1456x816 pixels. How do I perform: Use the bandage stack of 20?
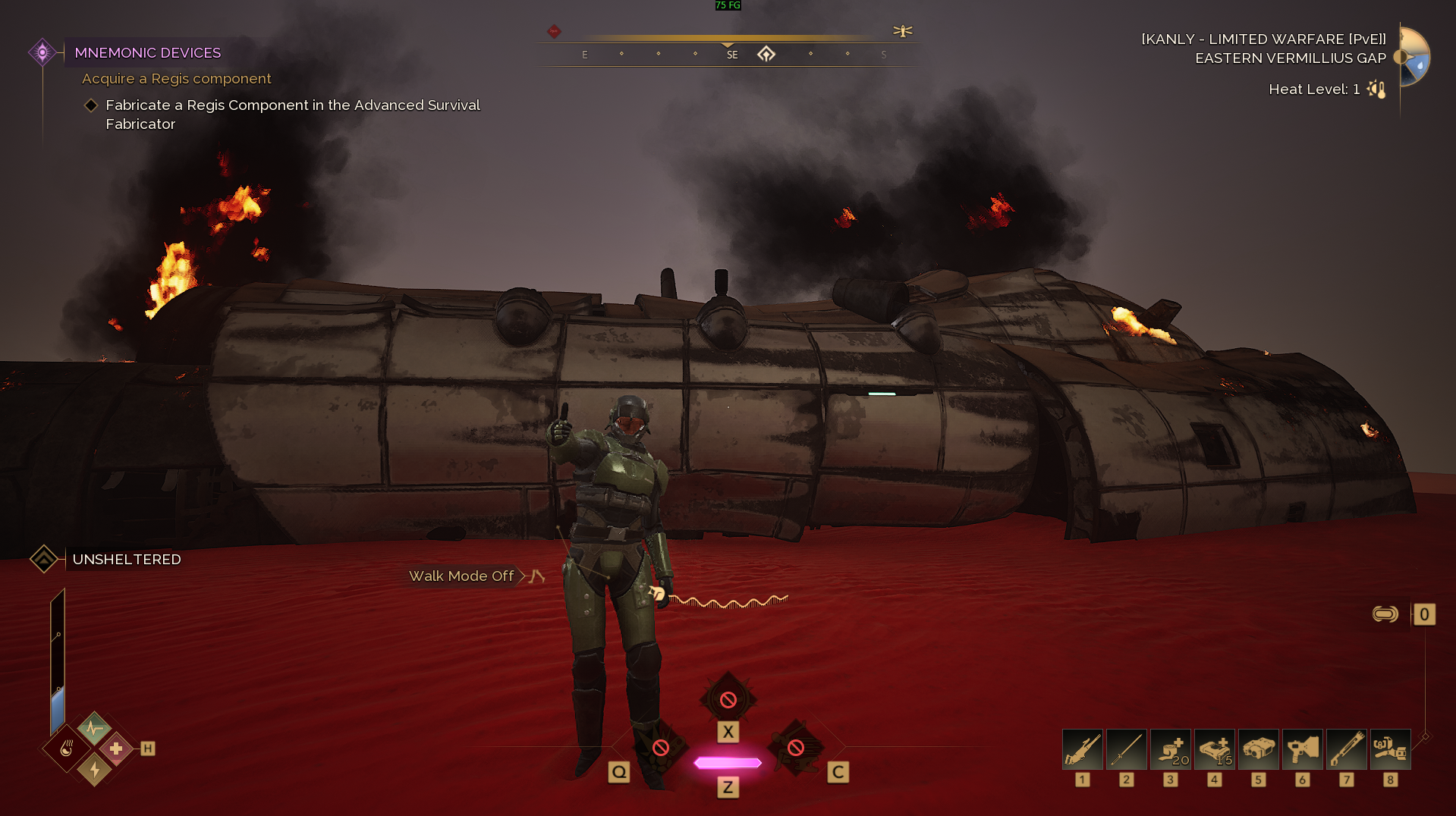1170,749
